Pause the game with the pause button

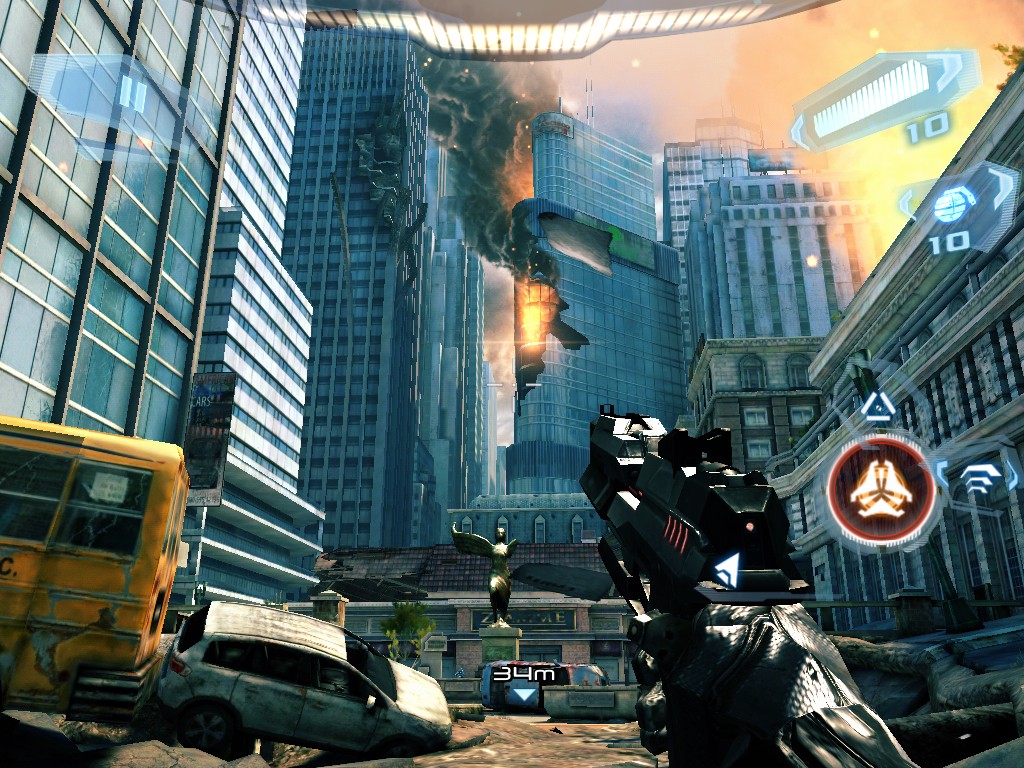[132, 95]
